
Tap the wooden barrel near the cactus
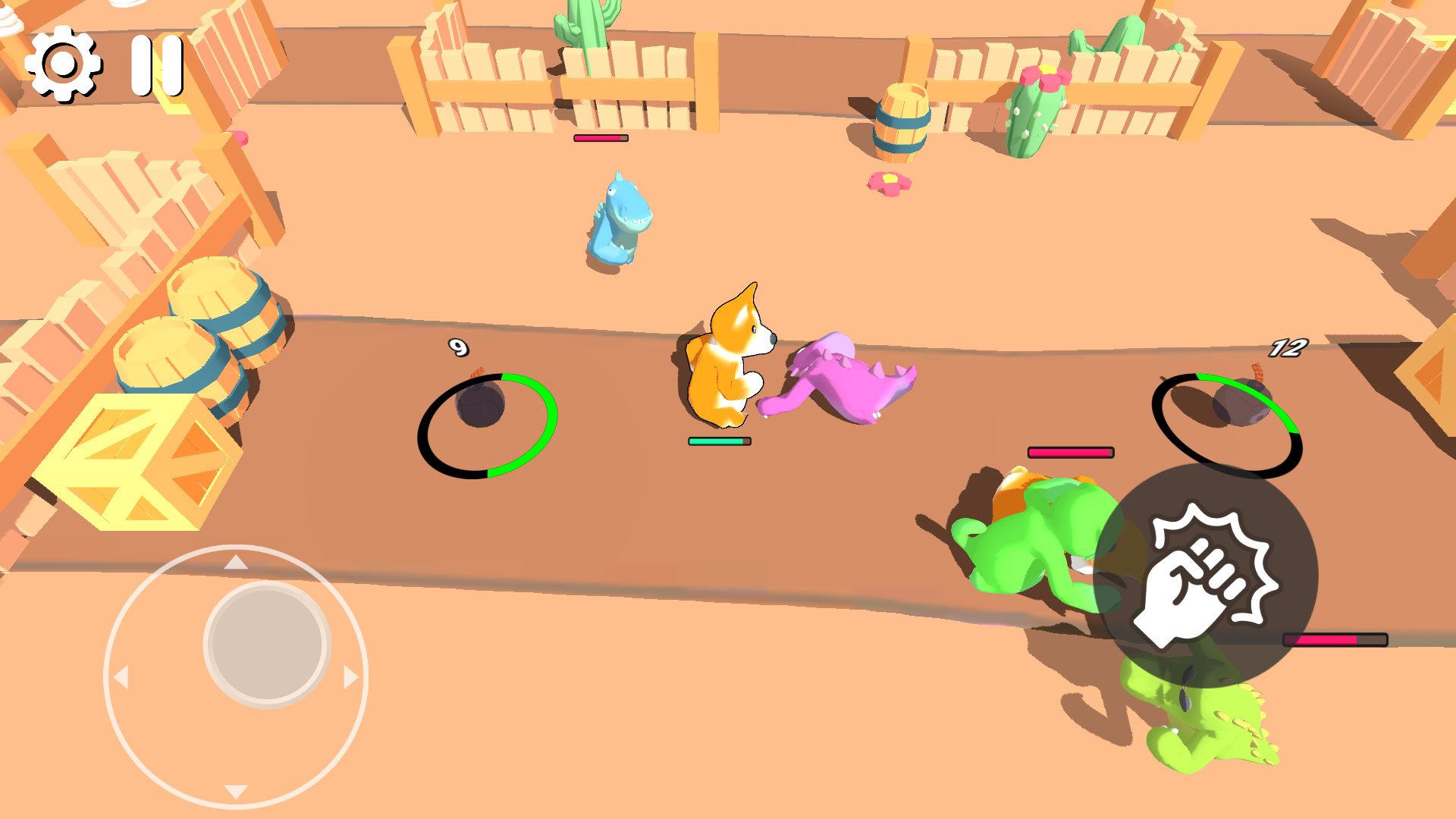(x=902, y=121)
